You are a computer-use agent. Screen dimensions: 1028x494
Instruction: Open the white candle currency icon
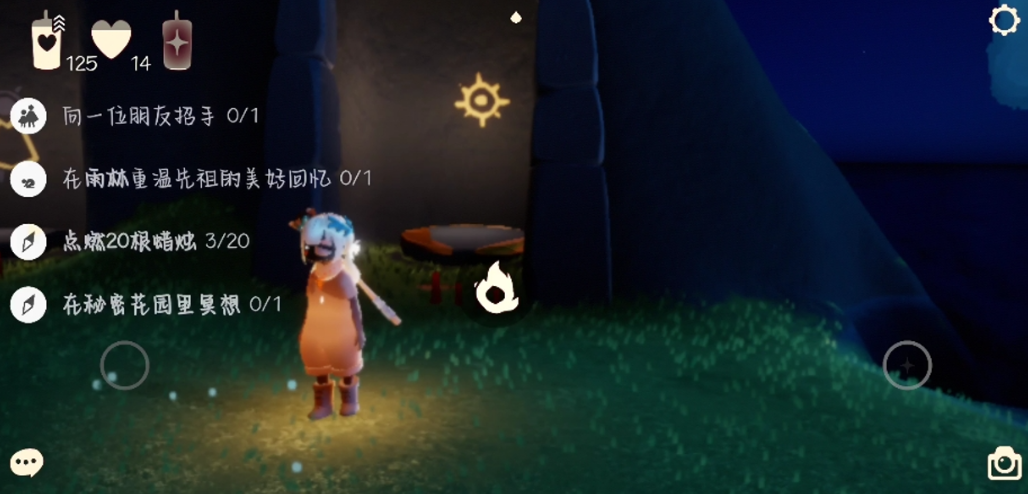47,42
